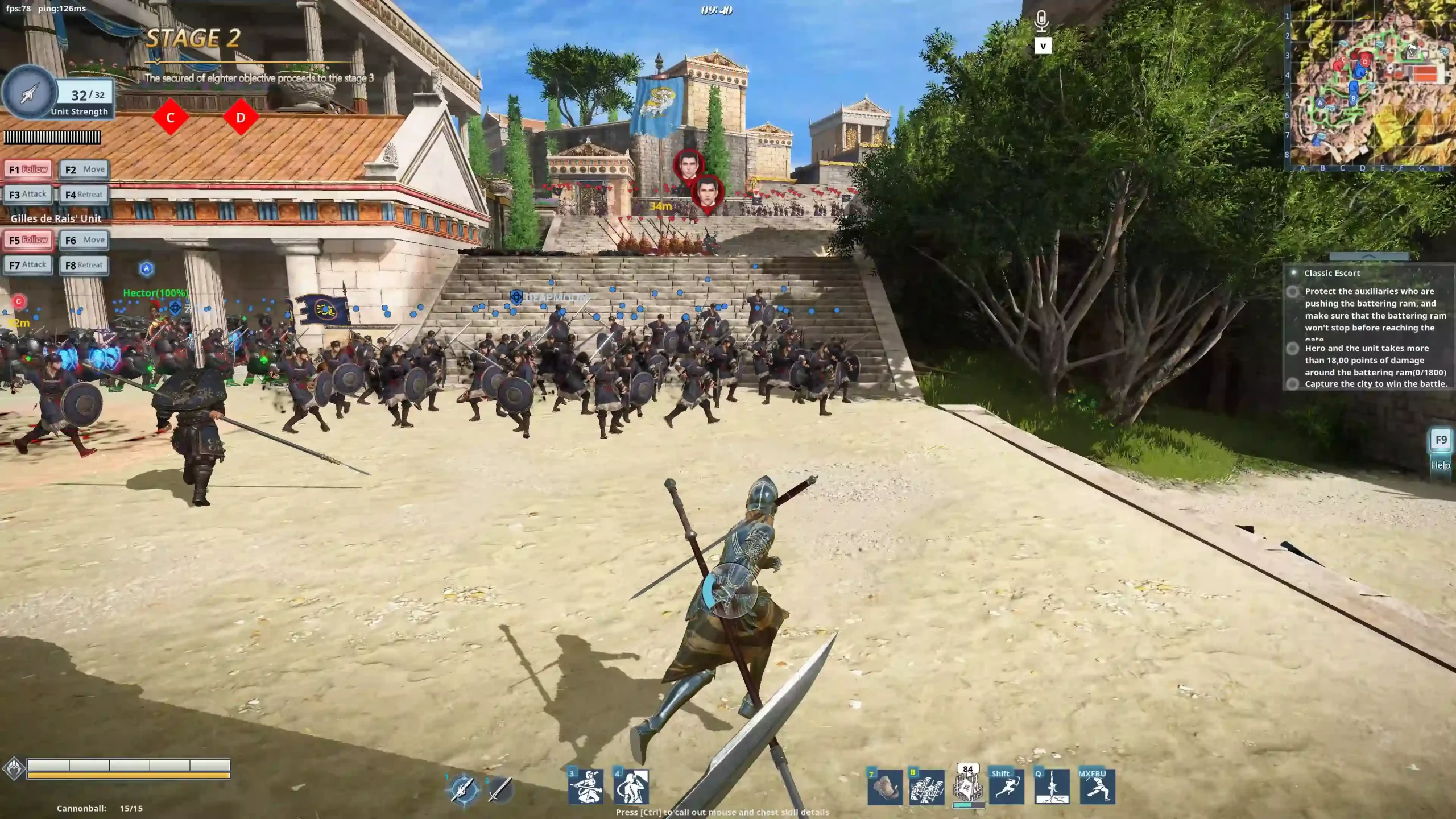Select the F2 Move unit command
The width and height of the screenshot is (1456, 819).
coord(84,169)
